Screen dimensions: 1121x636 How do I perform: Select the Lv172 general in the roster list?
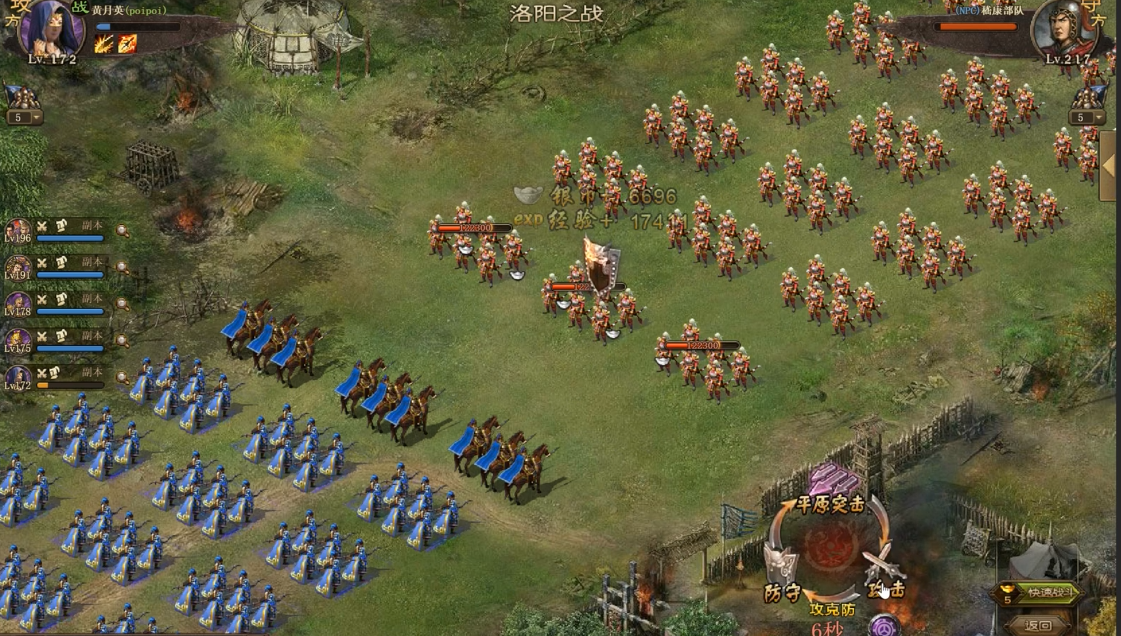[x=60, y=378]
